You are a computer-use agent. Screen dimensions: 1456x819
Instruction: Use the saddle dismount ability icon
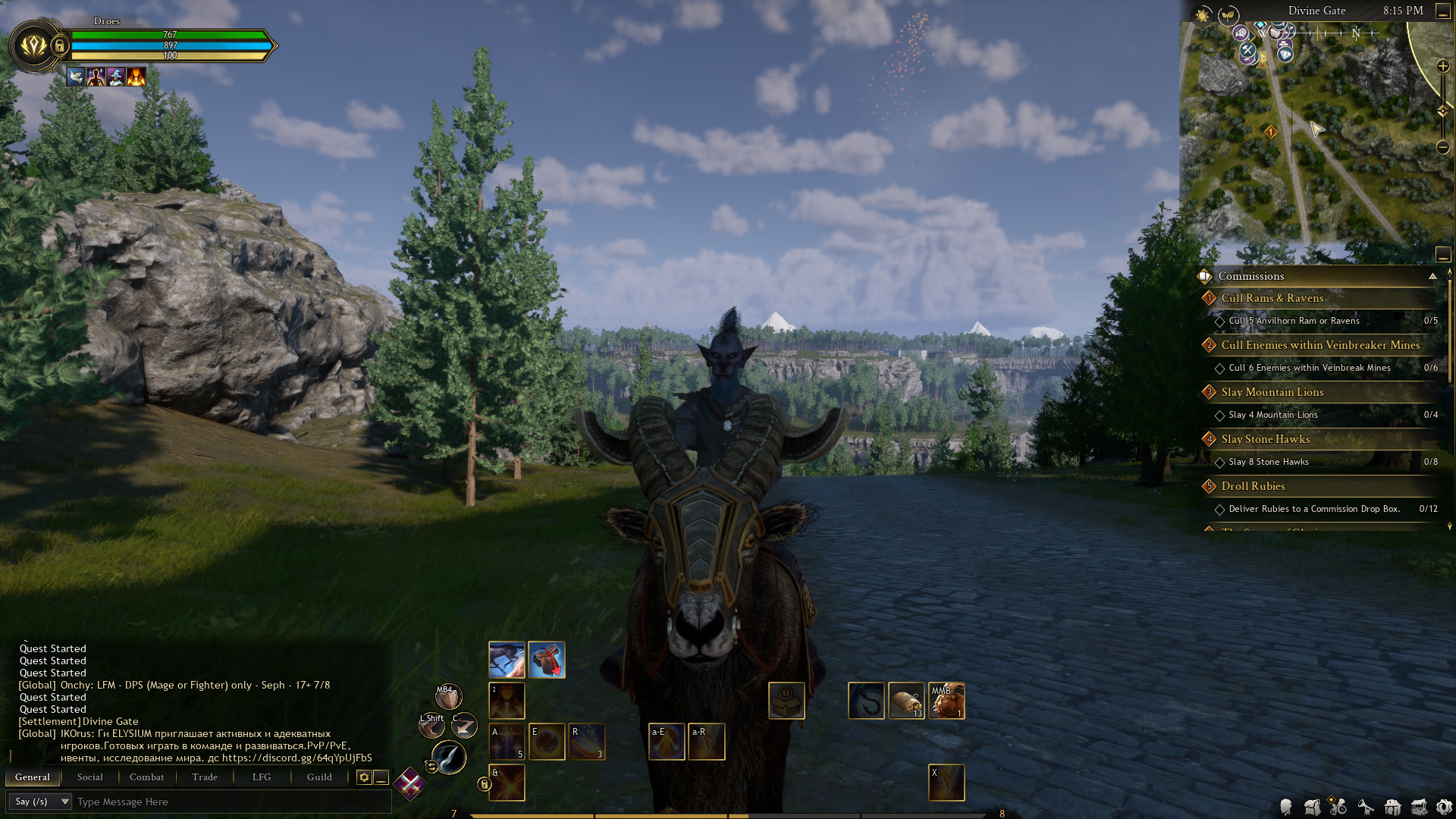pos(547,660)
